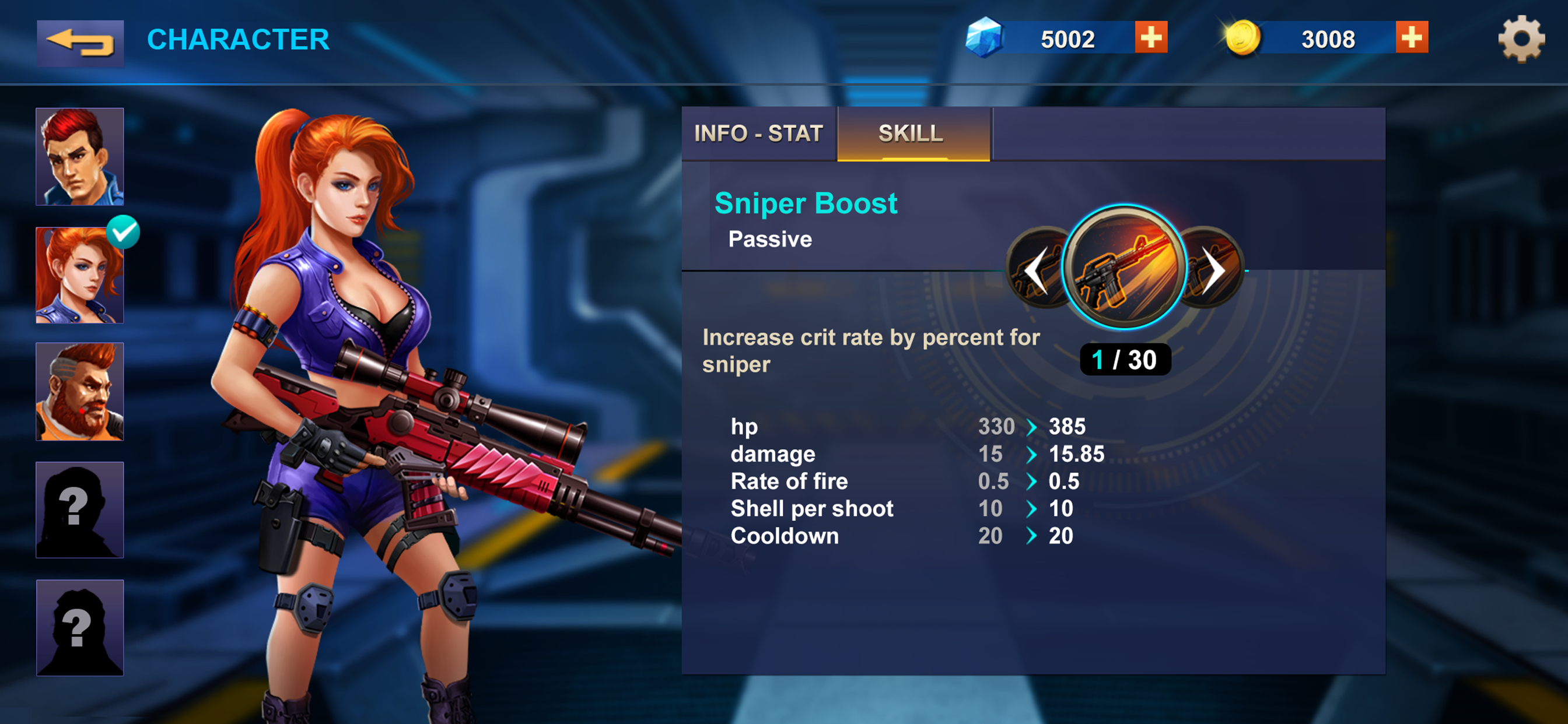Image resolution: width=1568 pixels, height=724 pixels.
Task: Buy more gold coins with plus button
Action: point(1411,38)
